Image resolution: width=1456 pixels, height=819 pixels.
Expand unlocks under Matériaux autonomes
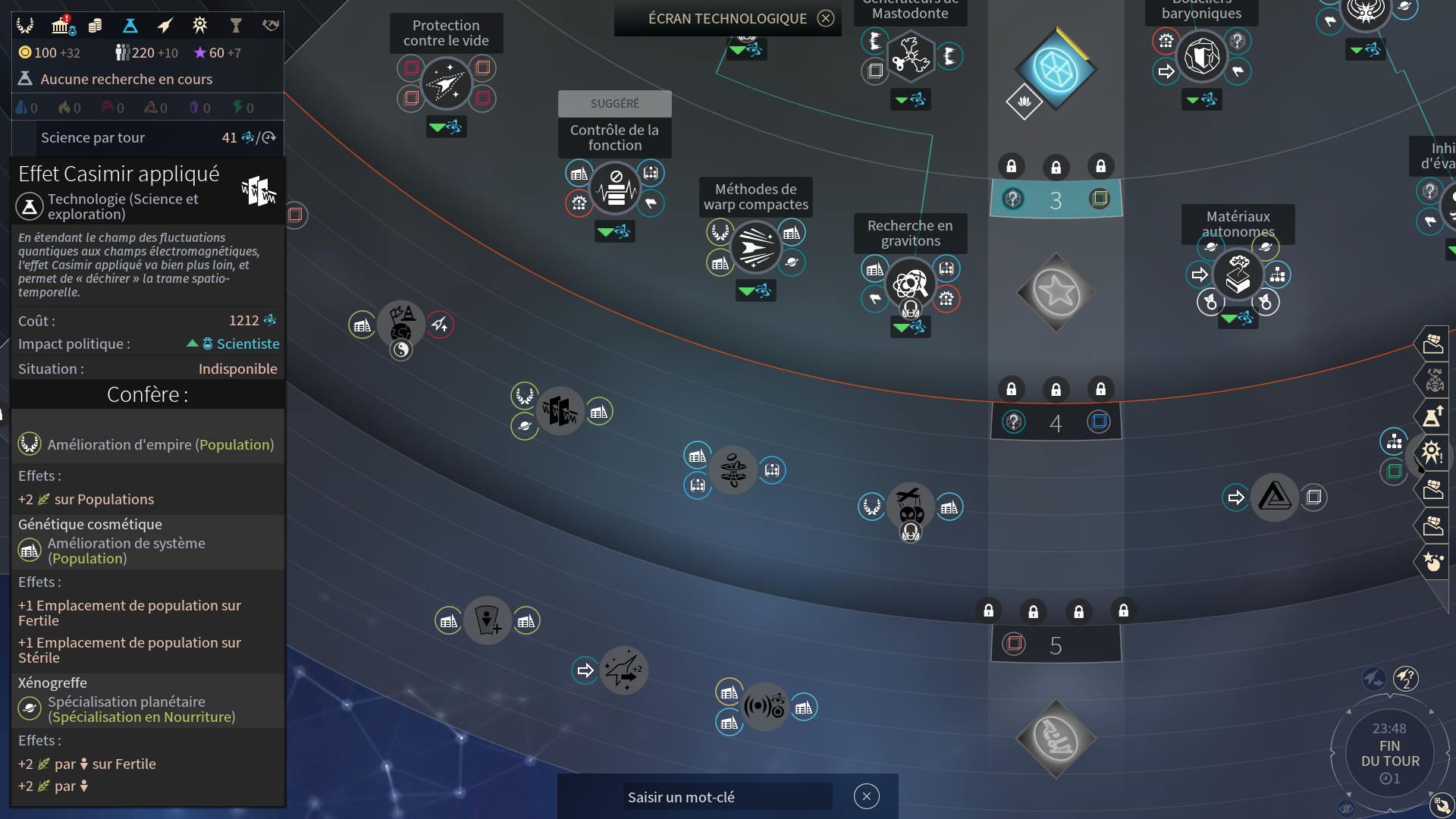tap(1238, 319)
